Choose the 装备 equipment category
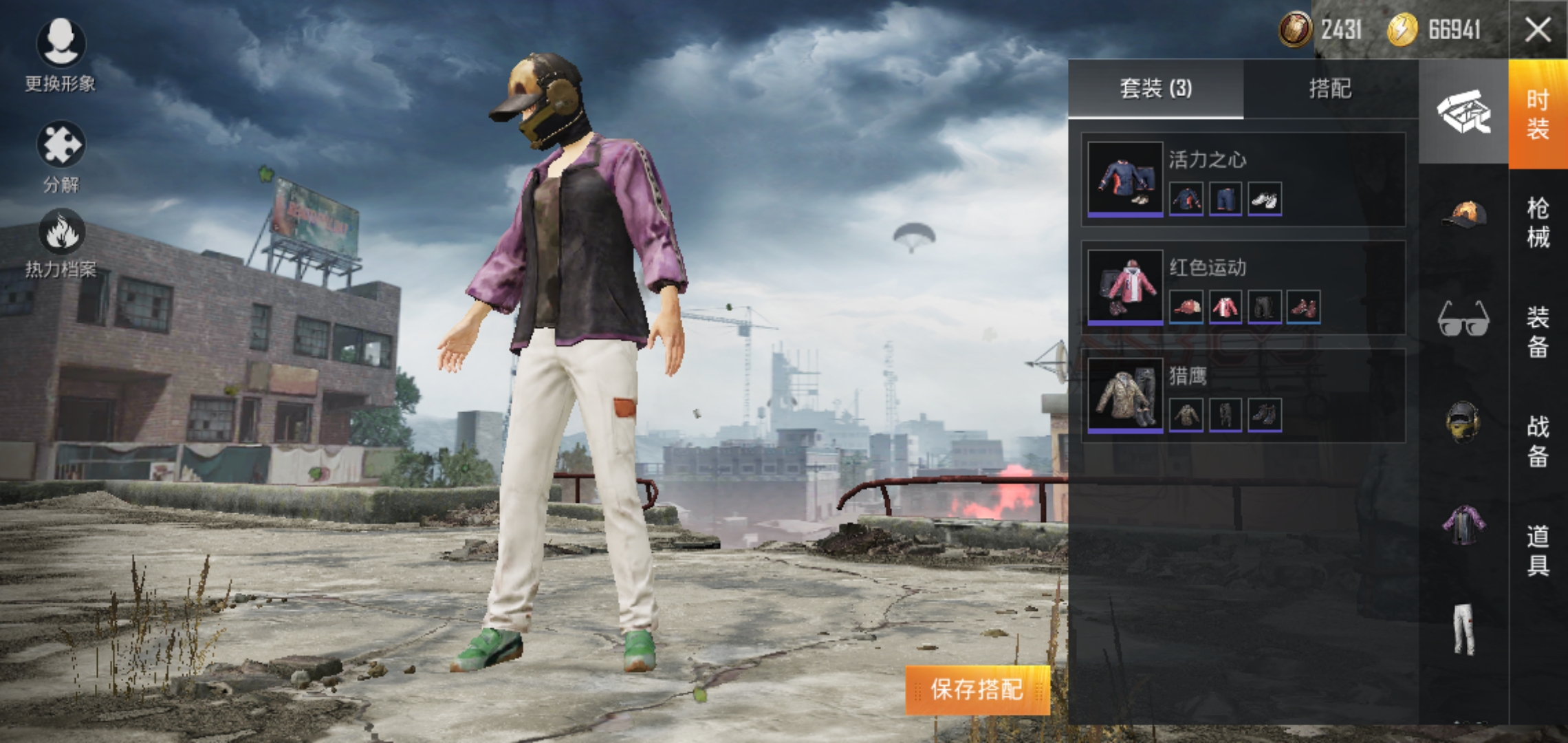Image resolution: width=1568 pixels, height=743 pixels. pyautogui.click(x=1538, y=332)
